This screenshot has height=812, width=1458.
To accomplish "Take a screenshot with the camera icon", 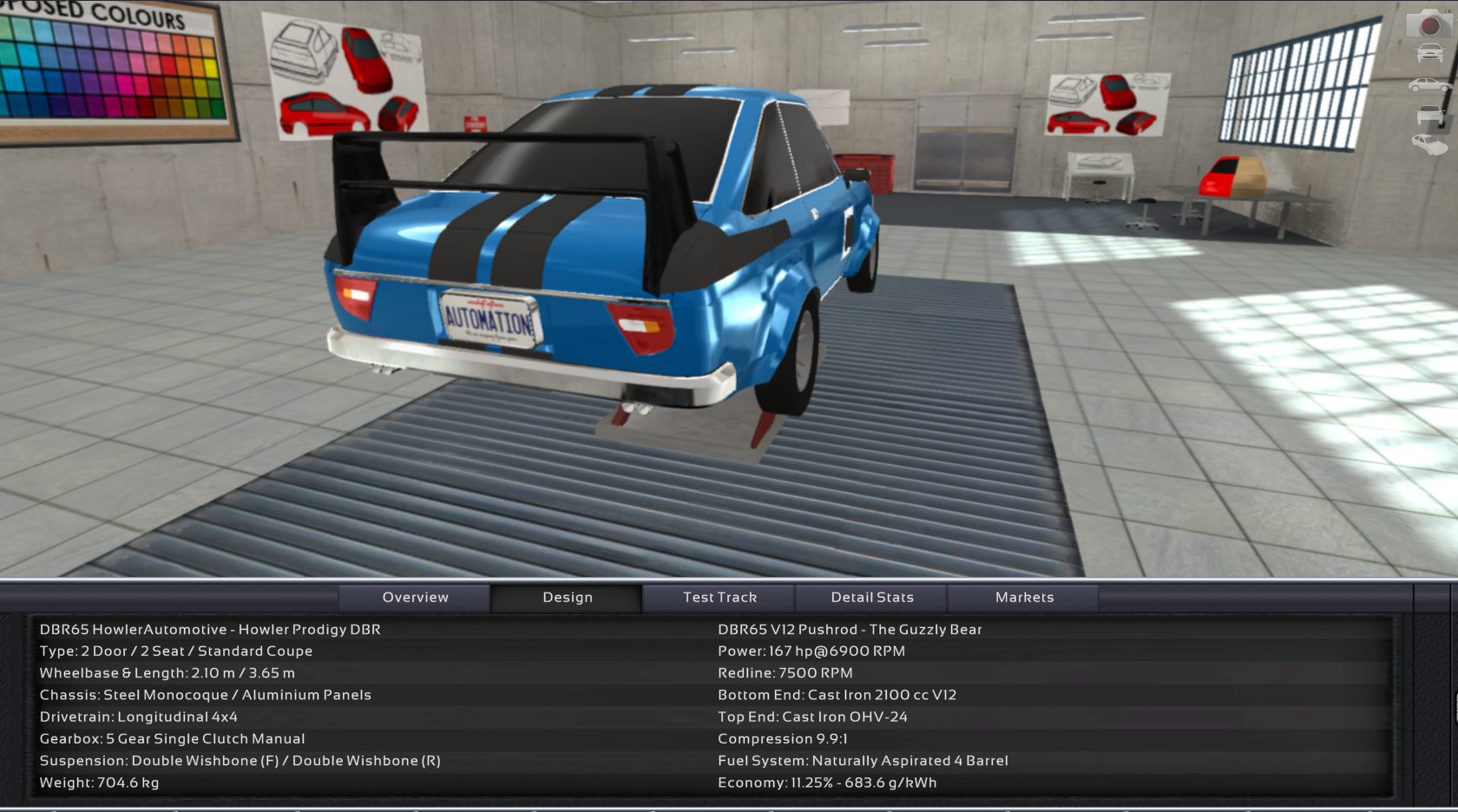I will (1428, 24).
